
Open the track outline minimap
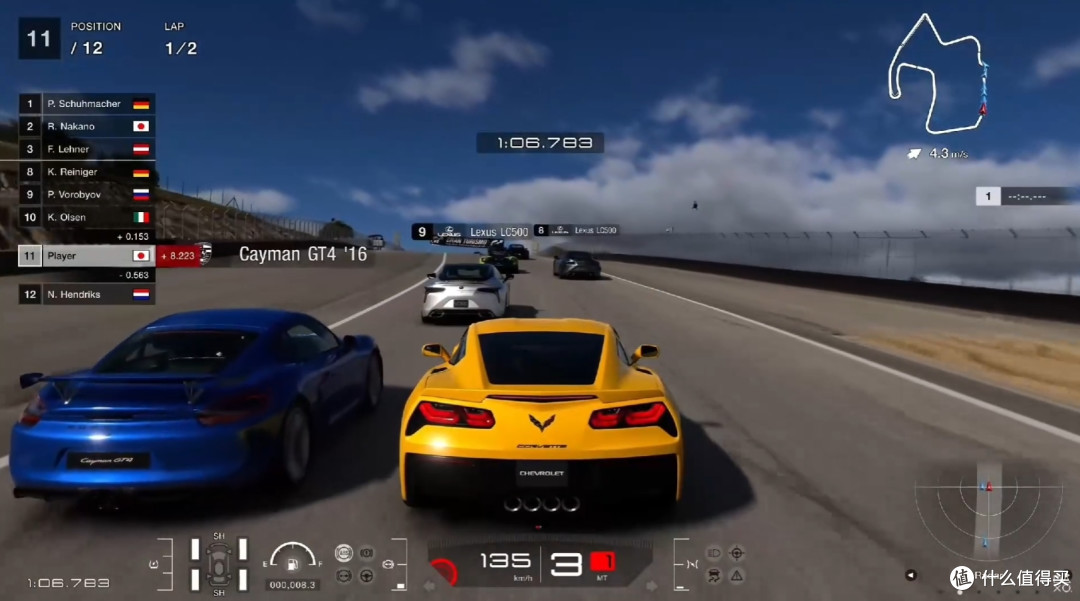[939, 75]
